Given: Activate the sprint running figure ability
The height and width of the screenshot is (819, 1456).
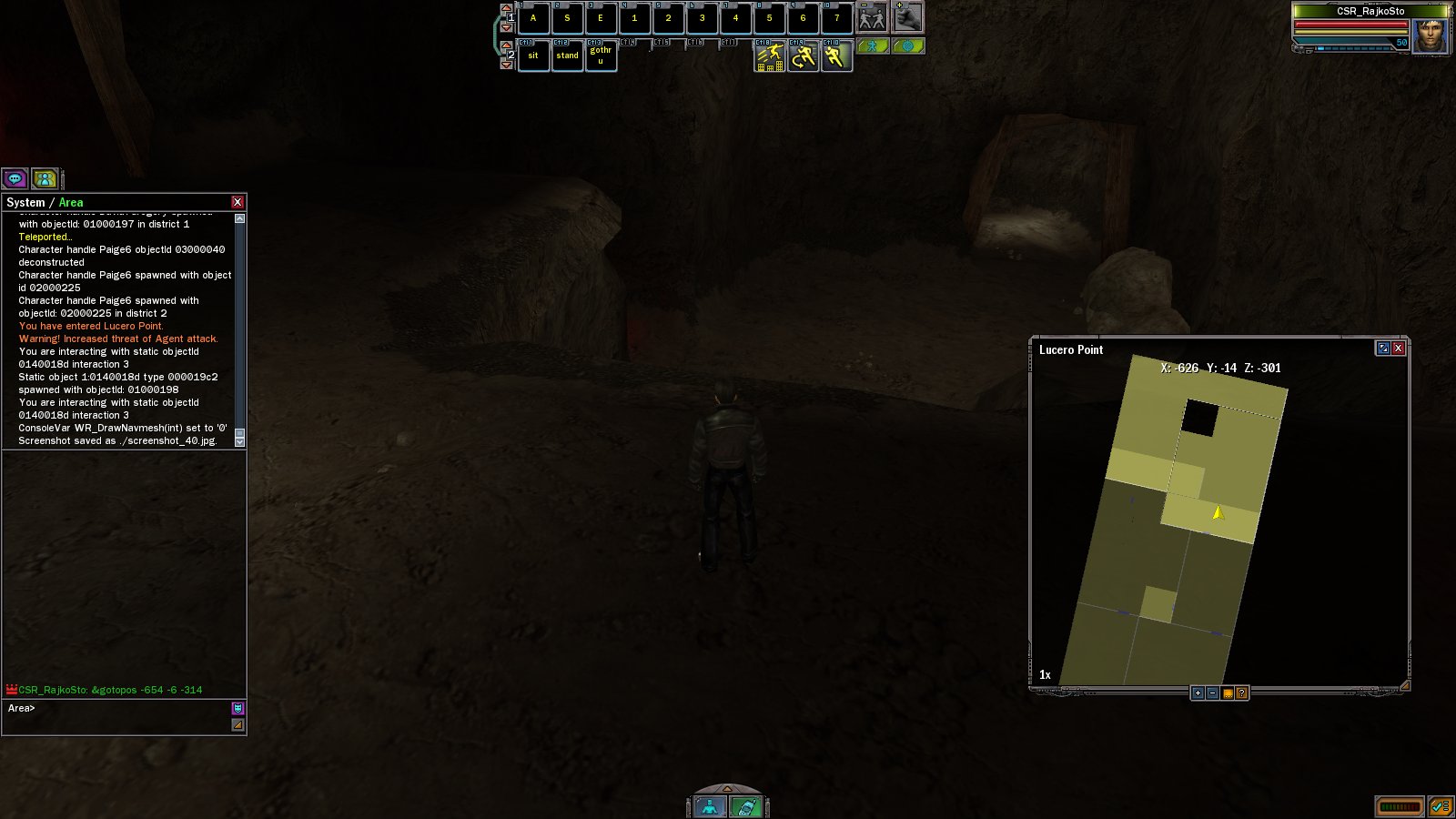Looking at the screenshot, I should 836,56.
